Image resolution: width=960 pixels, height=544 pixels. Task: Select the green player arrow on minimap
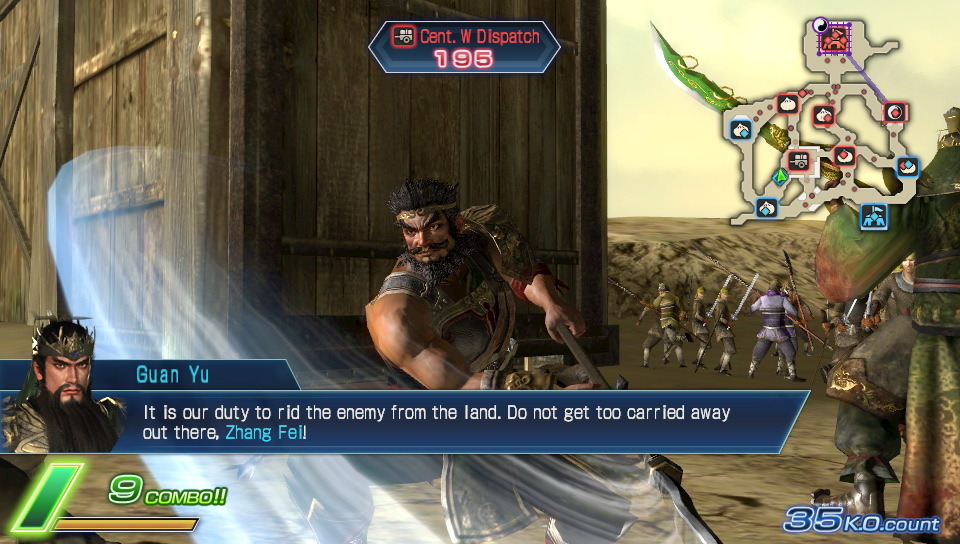coord(779,177)
